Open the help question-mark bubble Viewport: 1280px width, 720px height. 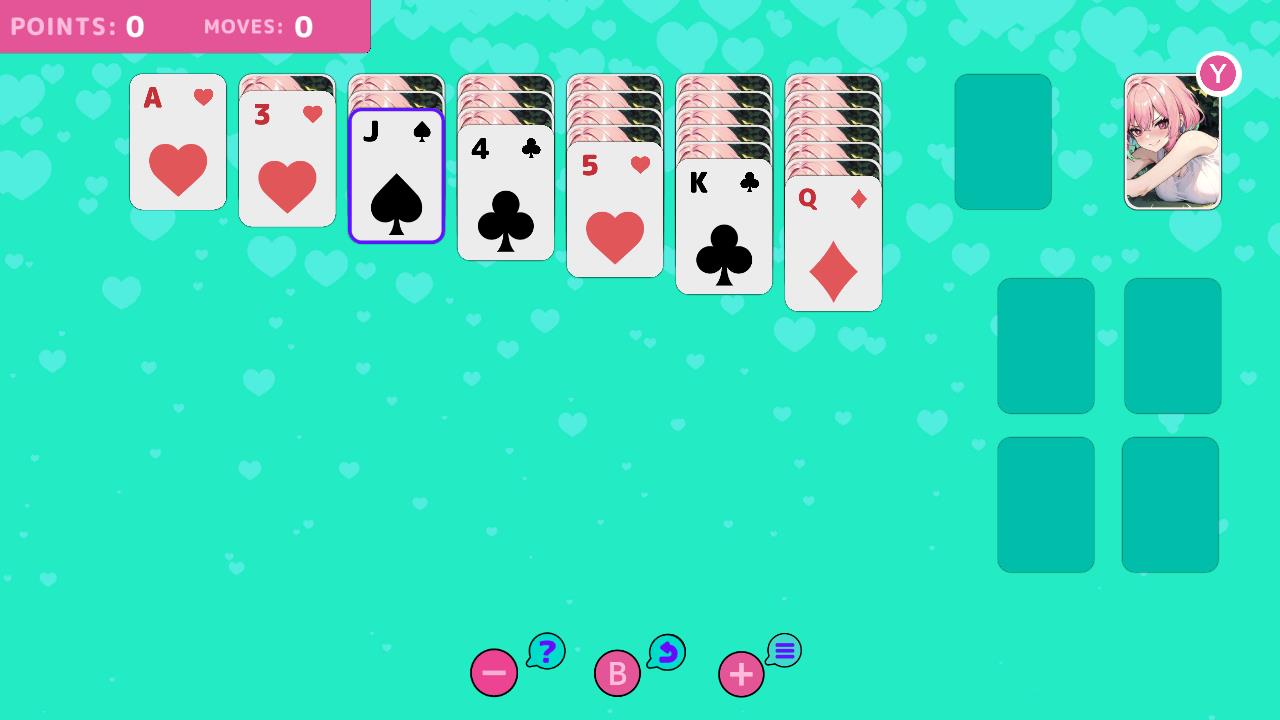coord(546,651)
